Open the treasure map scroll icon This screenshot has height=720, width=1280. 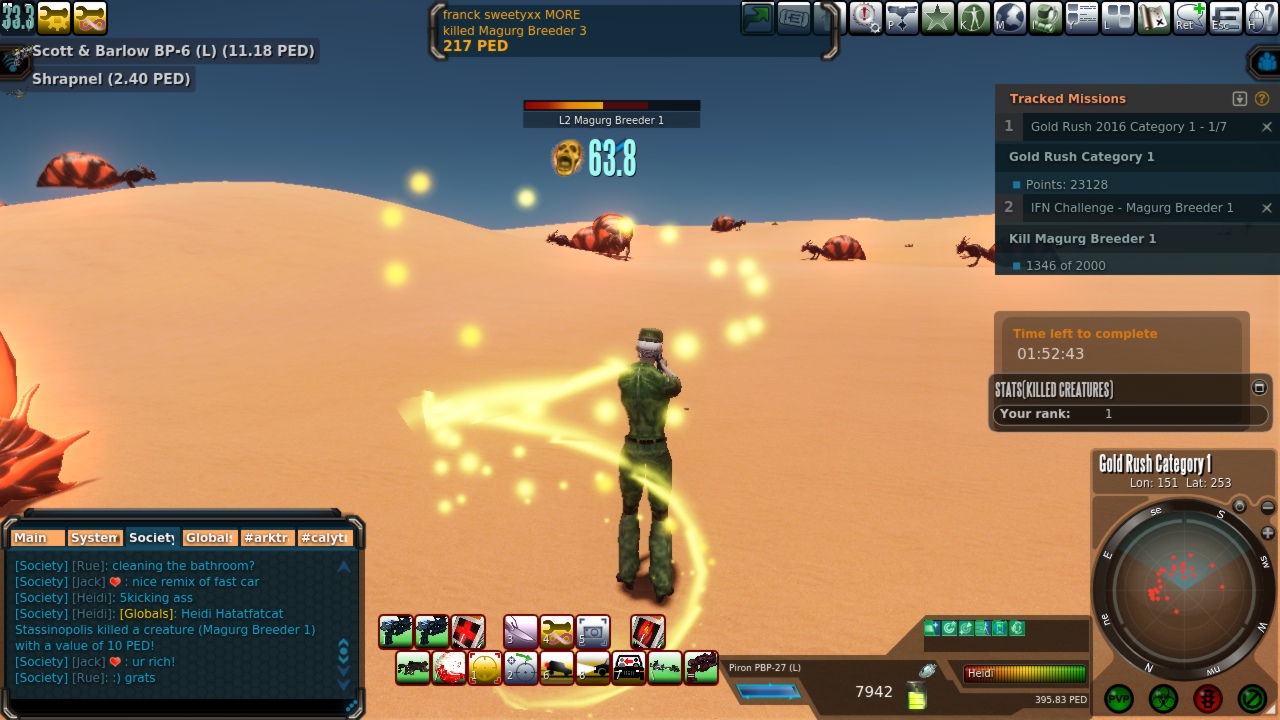click(x=1154, y=17)
